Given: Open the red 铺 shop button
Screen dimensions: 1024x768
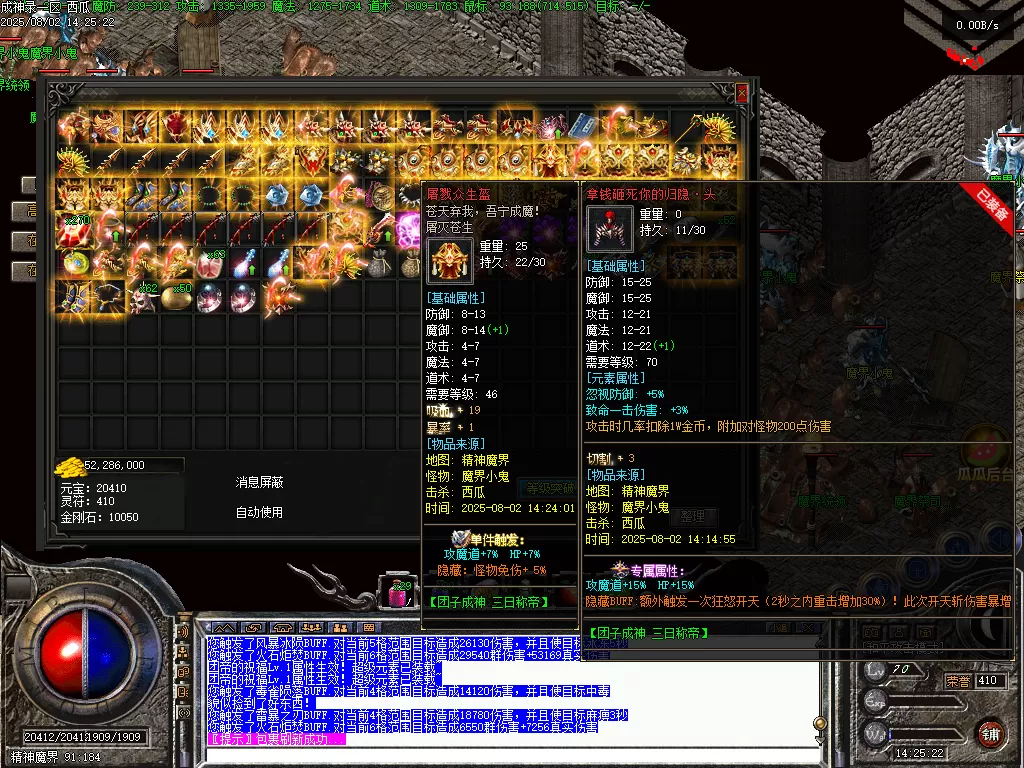Looking at the screenshot, I should coord(991,733).
